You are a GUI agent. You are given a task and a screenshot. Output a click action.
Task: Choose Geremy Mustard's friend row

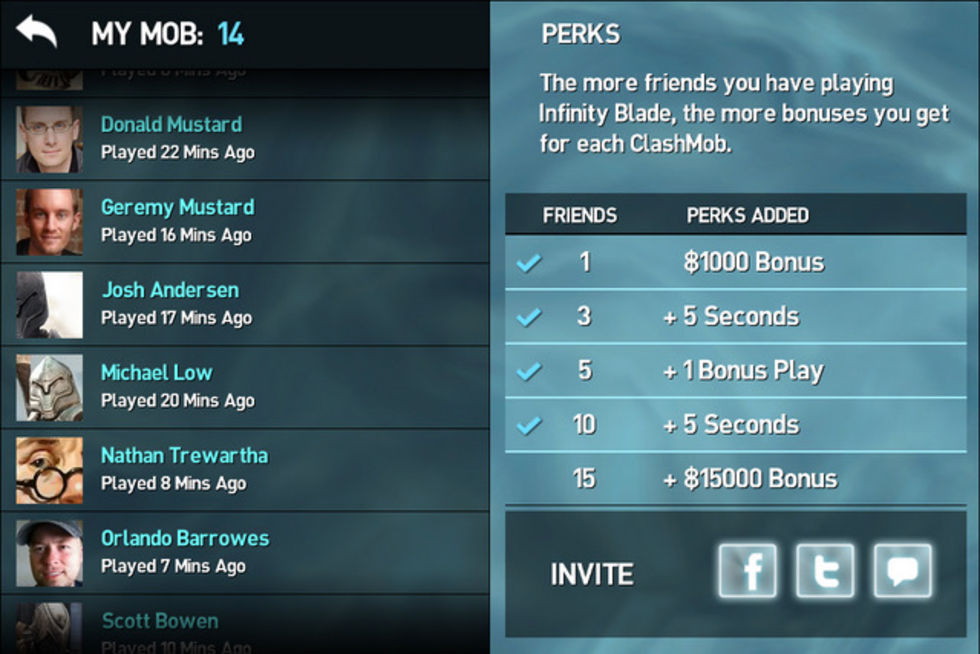177,208
